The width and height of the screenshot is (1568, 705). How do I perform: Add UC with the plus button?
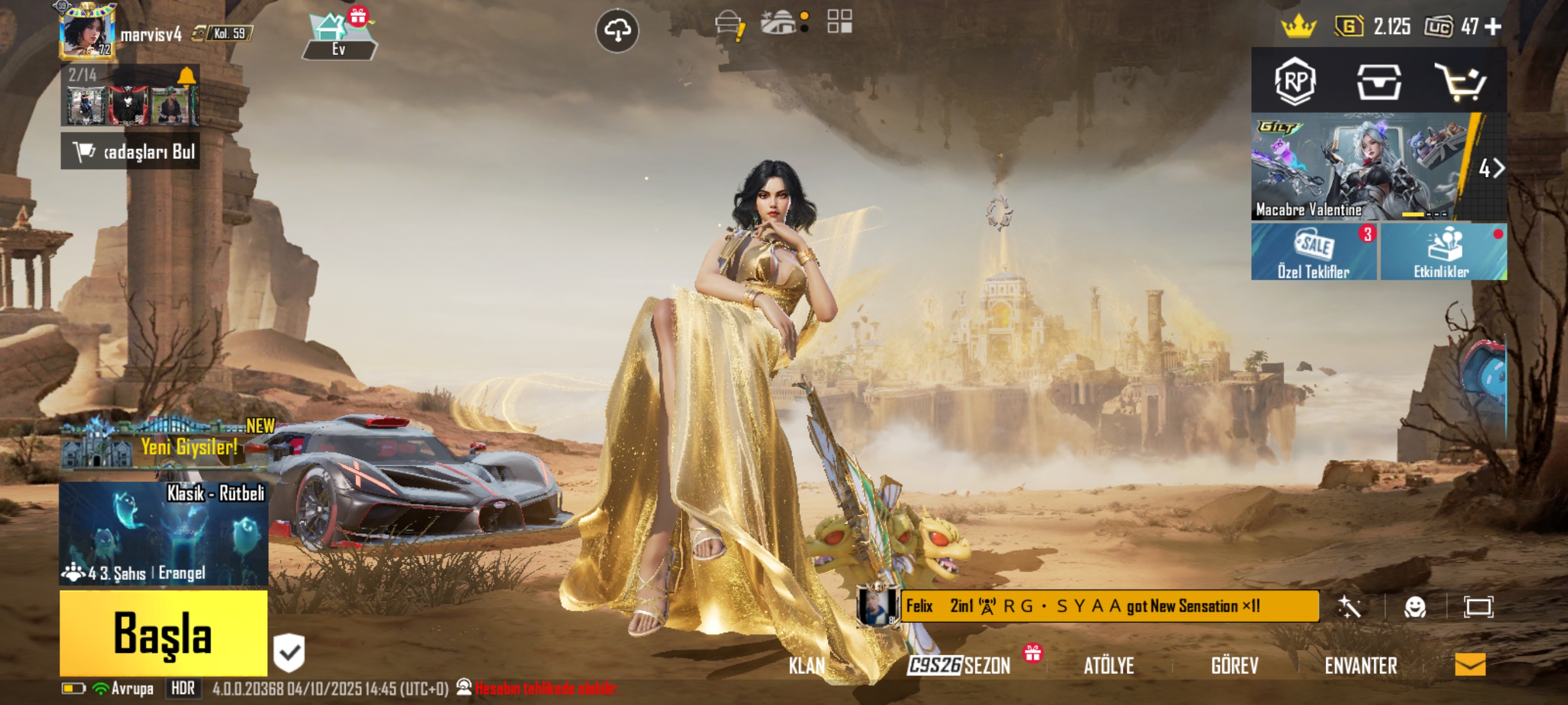point(1492,27)
